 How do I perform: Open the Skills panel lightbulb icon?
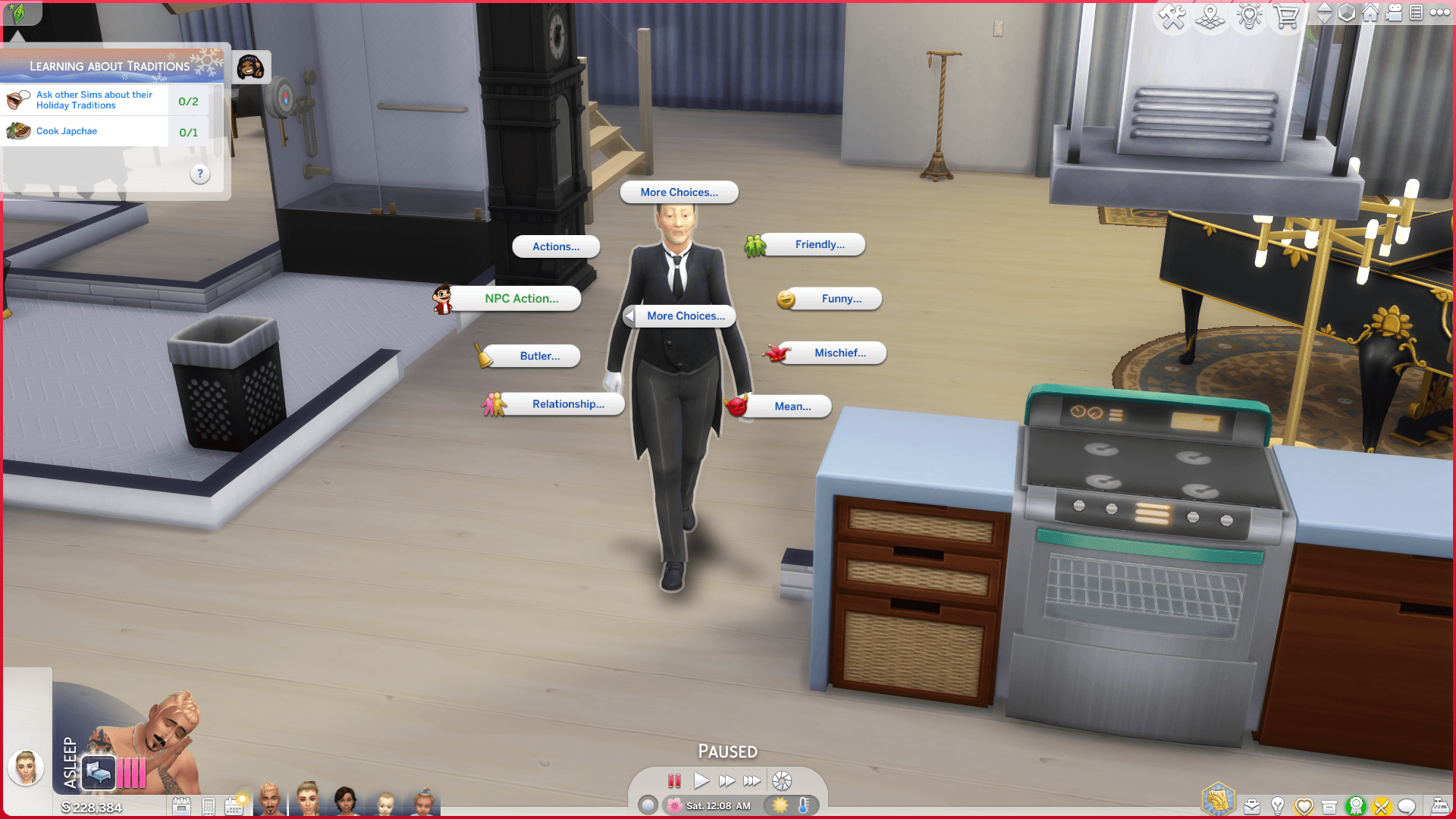pos(1279,805)
